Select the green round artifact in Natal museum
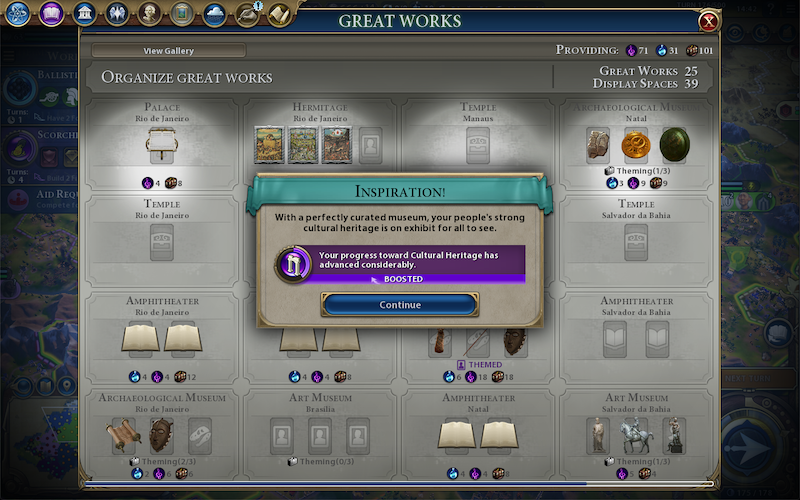 pos(673,144)
